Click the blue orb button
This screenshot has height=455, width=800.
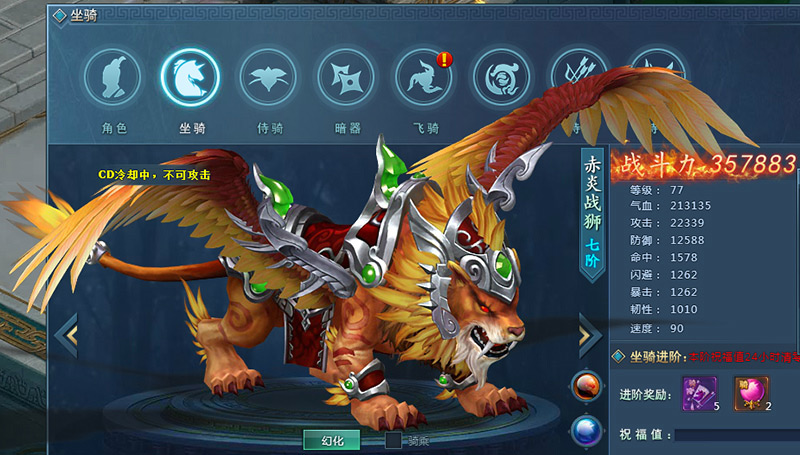(x=585, y=431)
